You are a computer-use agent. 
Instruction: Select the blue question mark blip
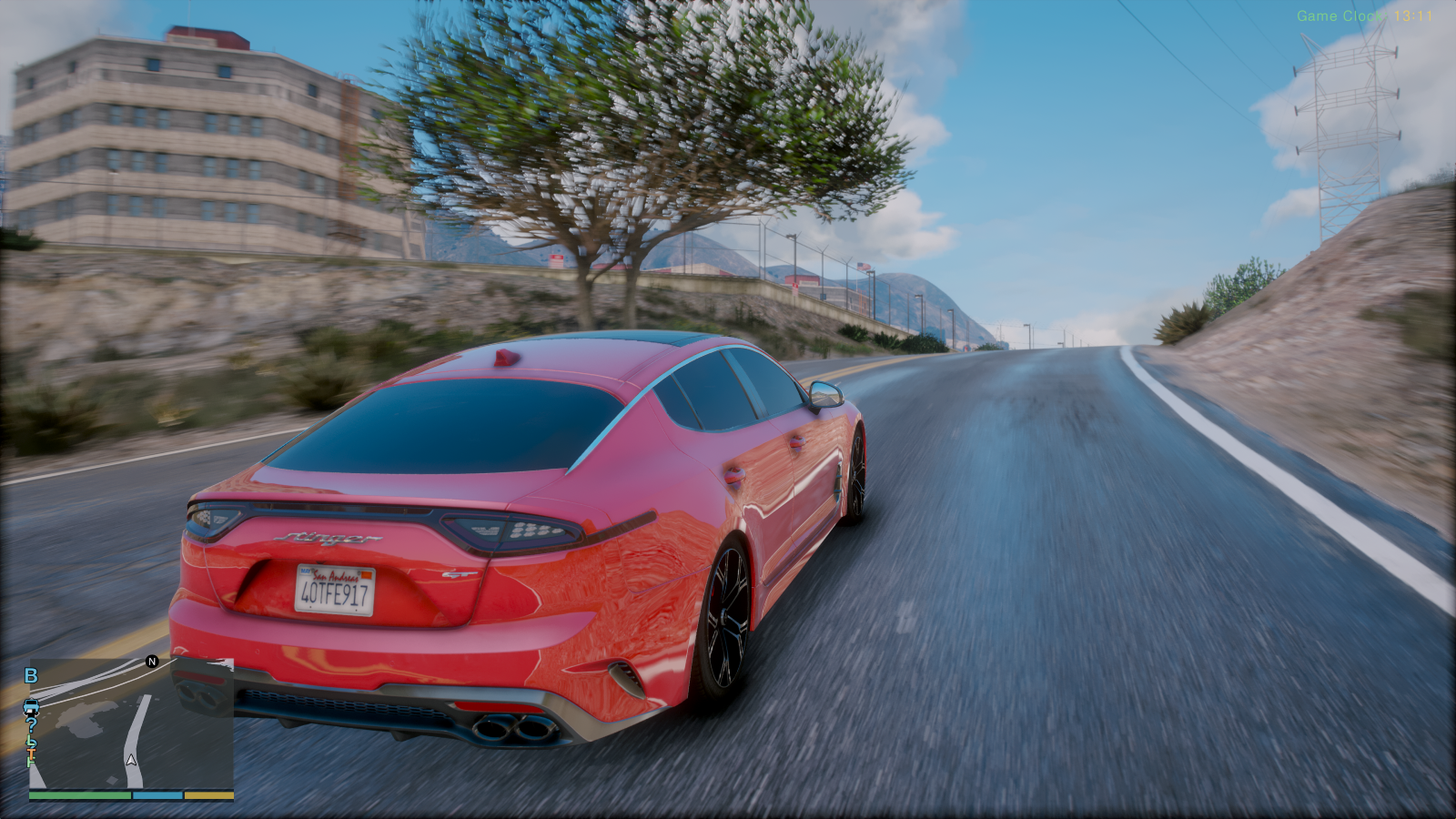click(x=31, y=725)
